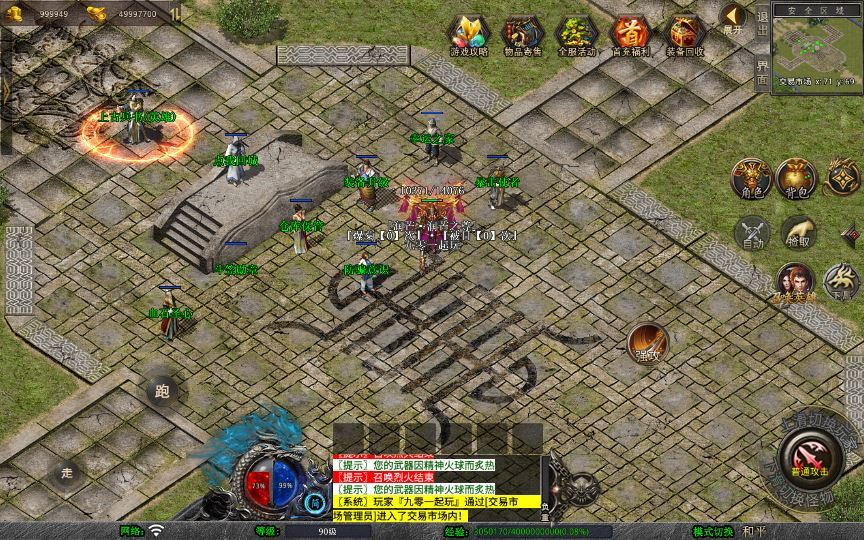Open the 装备回收 equipment recycling chest

click(x=685, y=35)
